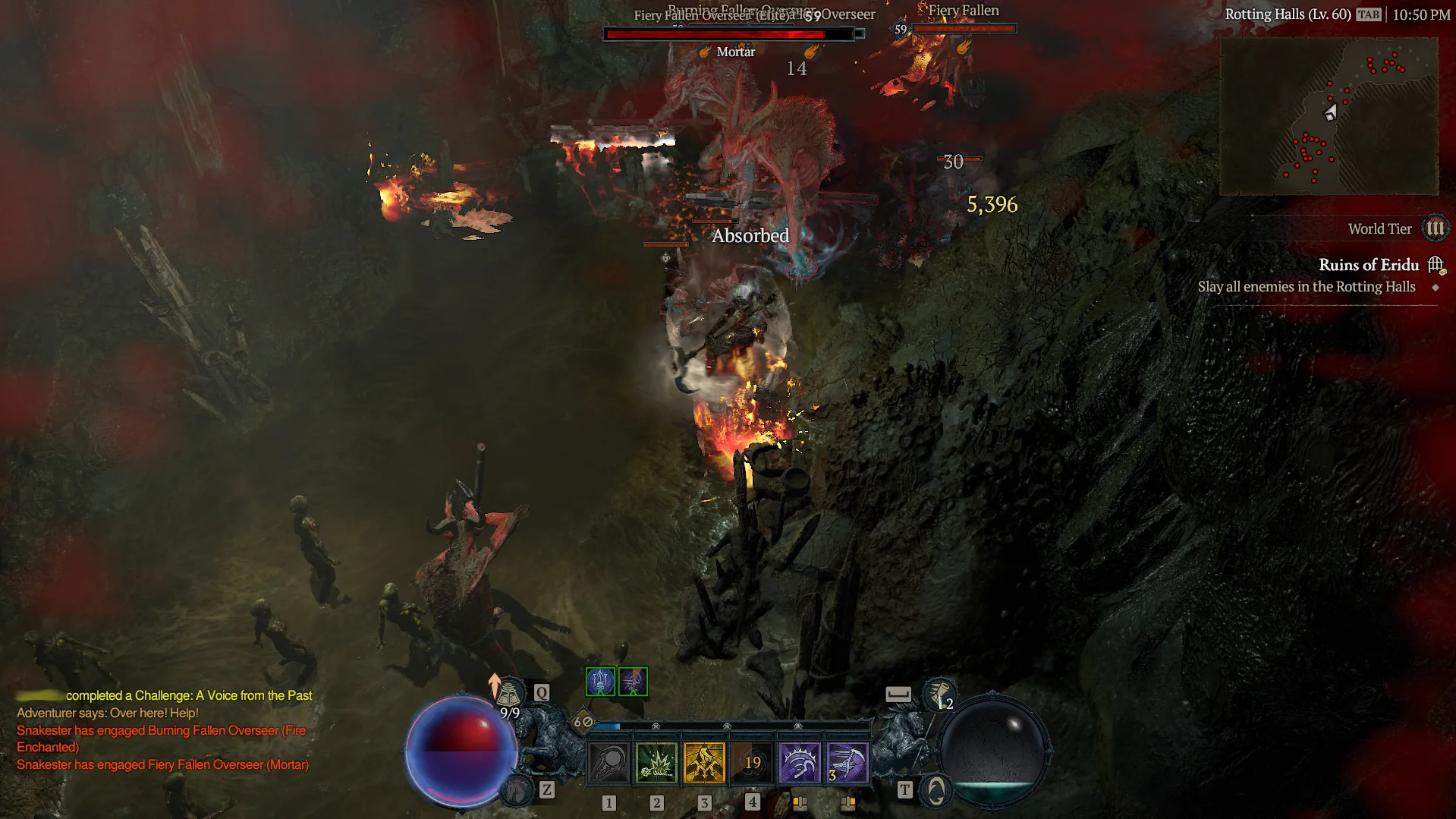Use the skeleton reaper skill with 3 charges

click(x=847, y=762)
